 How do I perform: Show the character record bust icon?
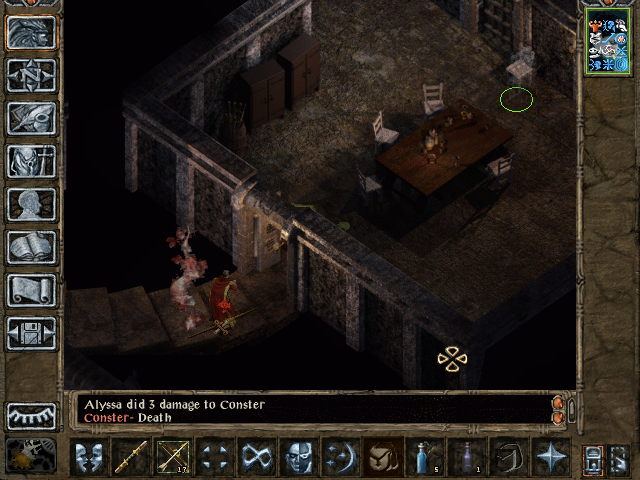31,204
